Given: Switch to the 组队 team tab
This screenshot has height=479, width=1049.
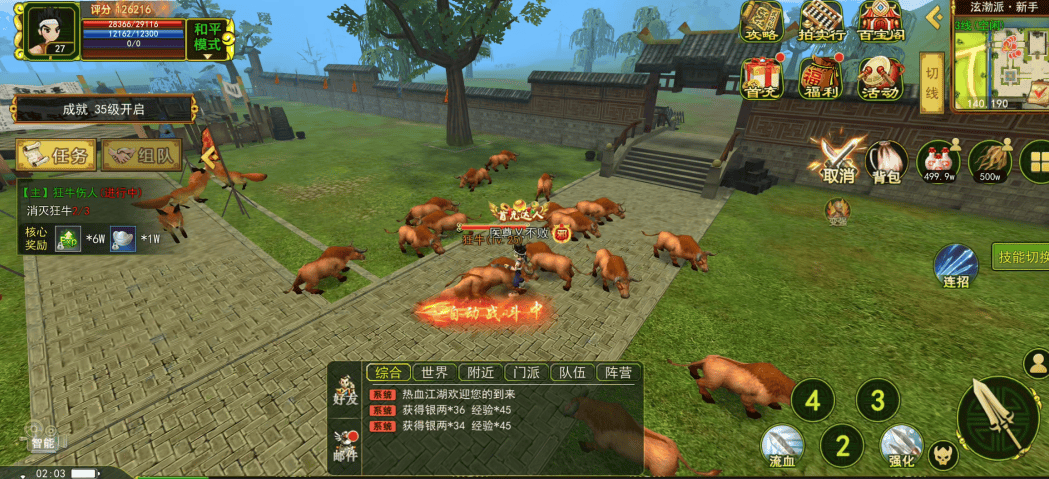Looking at the screenshot, I should [x=143, y=154].
